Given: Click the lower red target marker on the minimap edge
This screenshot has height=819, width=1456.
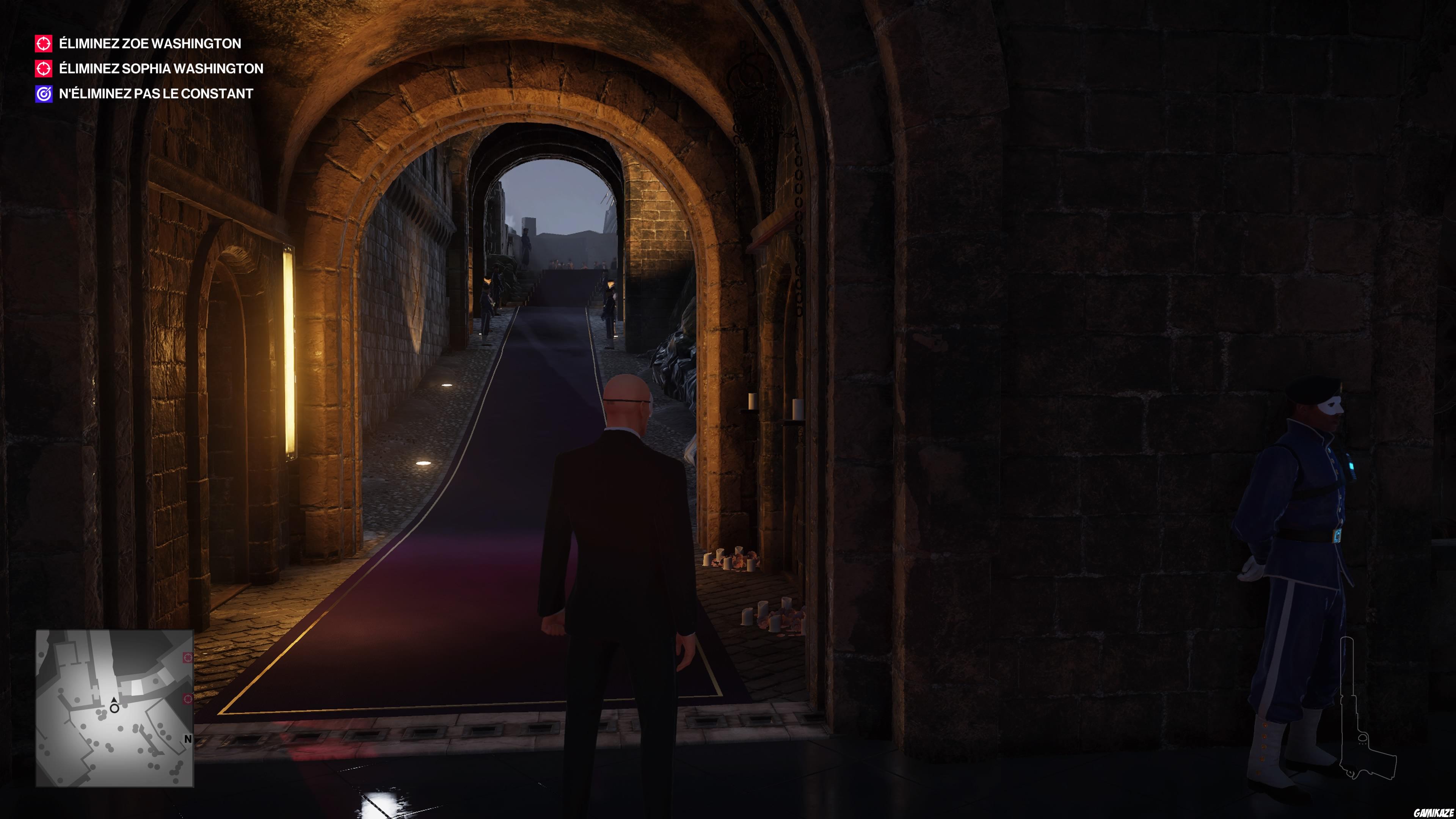Looking at the screenshot, I should (x=188, y=699).
